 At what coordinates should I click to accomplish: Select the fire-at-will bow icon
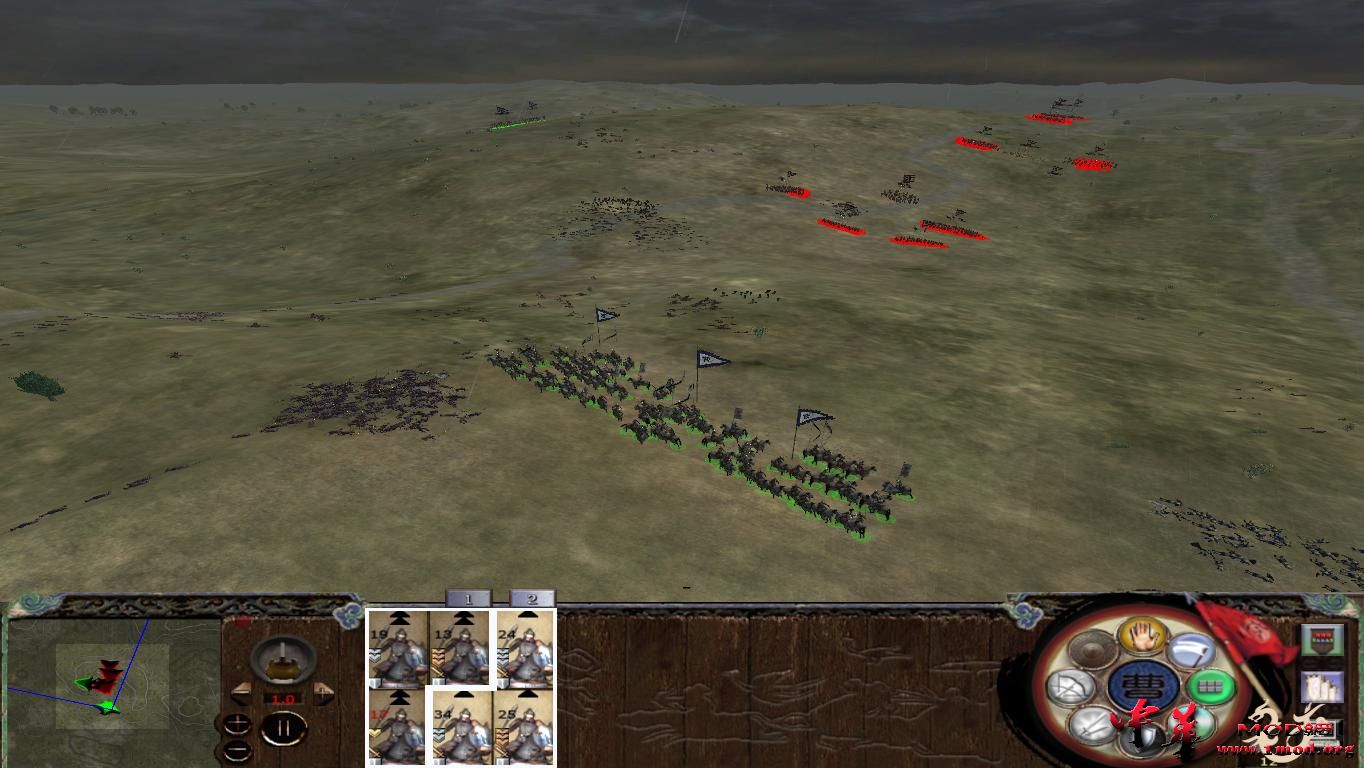[1071, 685]
